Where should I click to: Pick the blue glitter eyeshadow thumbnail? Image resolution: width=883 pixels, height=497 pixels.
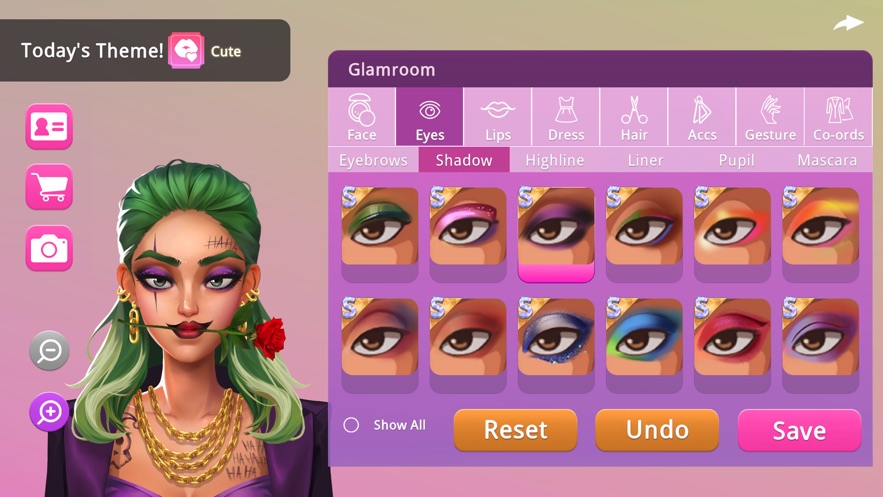[556, 337]
